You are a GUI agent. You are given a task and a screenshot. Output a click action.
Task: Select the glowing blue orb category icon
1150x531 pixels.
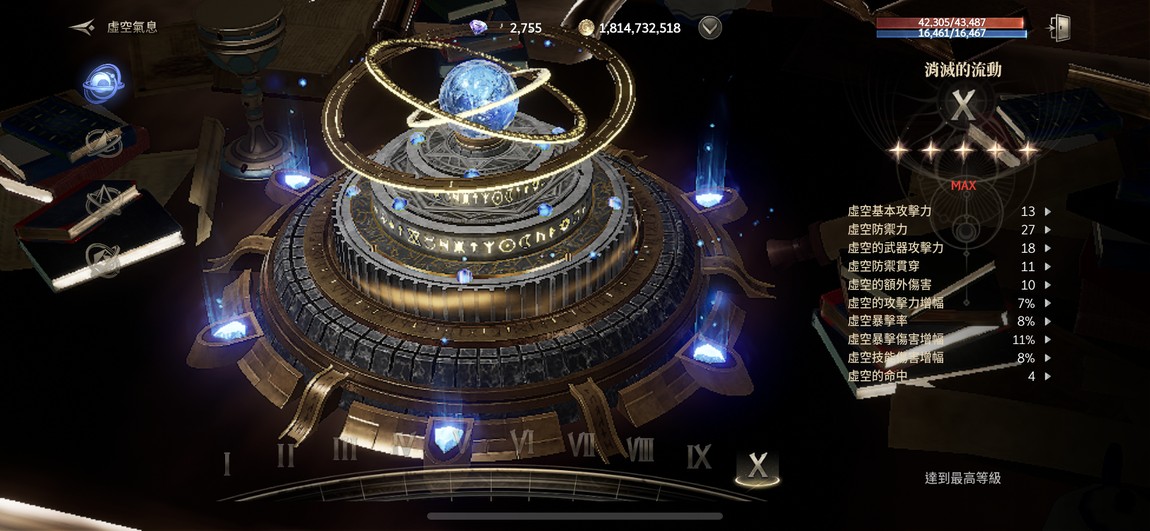pyautogui.click(x=102, y=82)
